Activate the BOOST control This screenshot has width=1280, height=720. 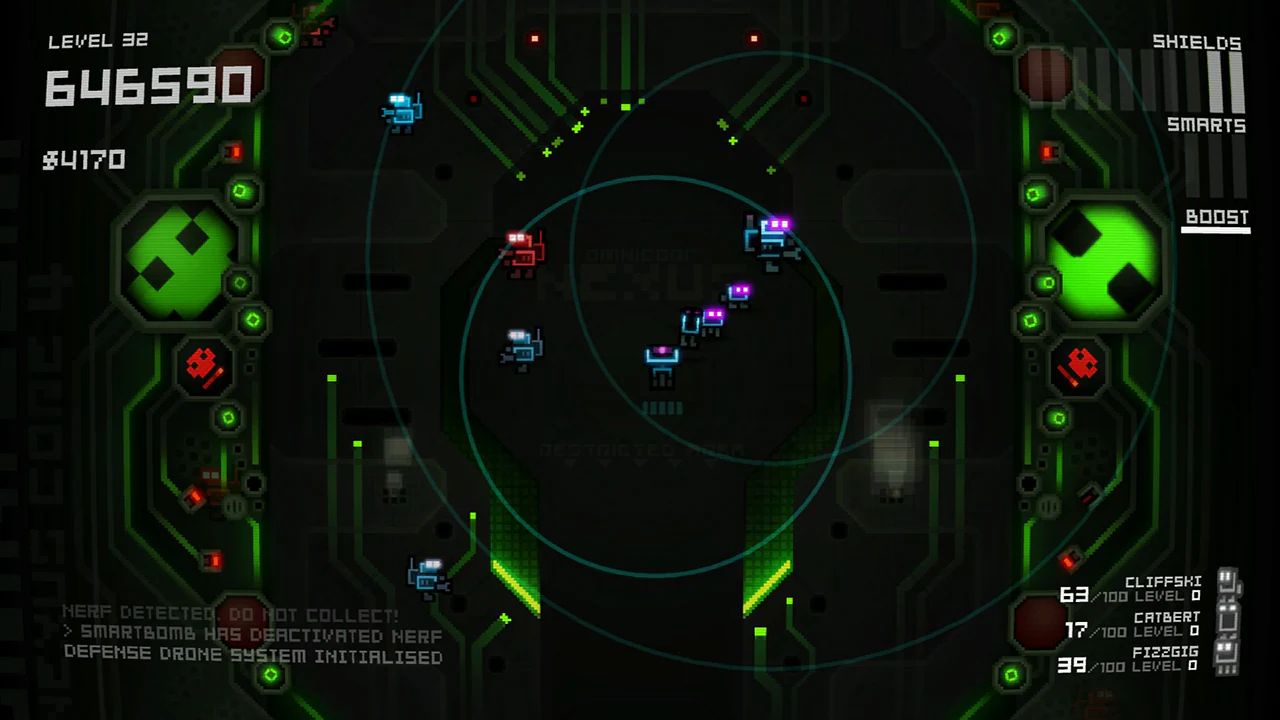click(1216, 217)
